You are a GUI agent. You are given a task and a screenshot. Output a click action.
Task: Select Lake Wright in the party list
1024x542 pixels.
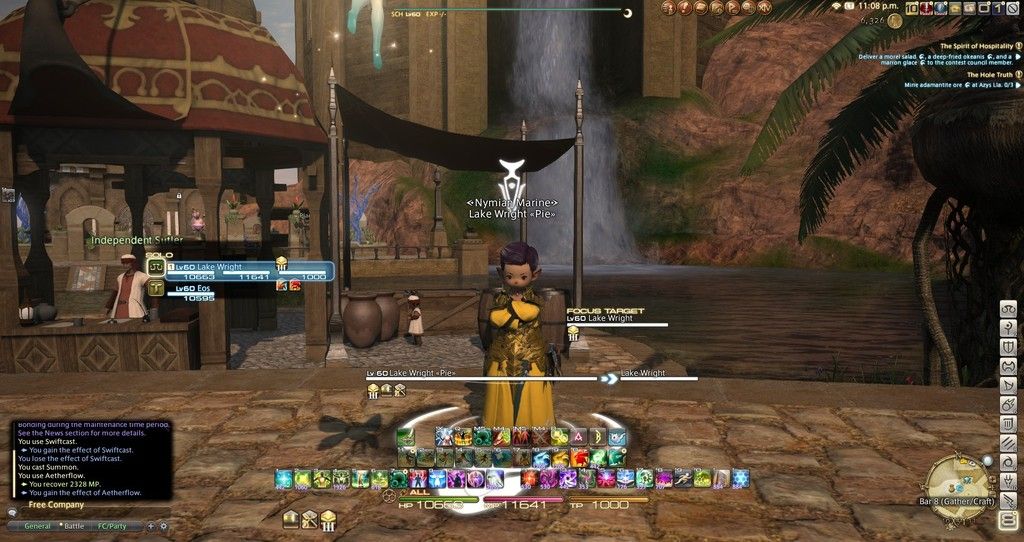click(218, 267)
